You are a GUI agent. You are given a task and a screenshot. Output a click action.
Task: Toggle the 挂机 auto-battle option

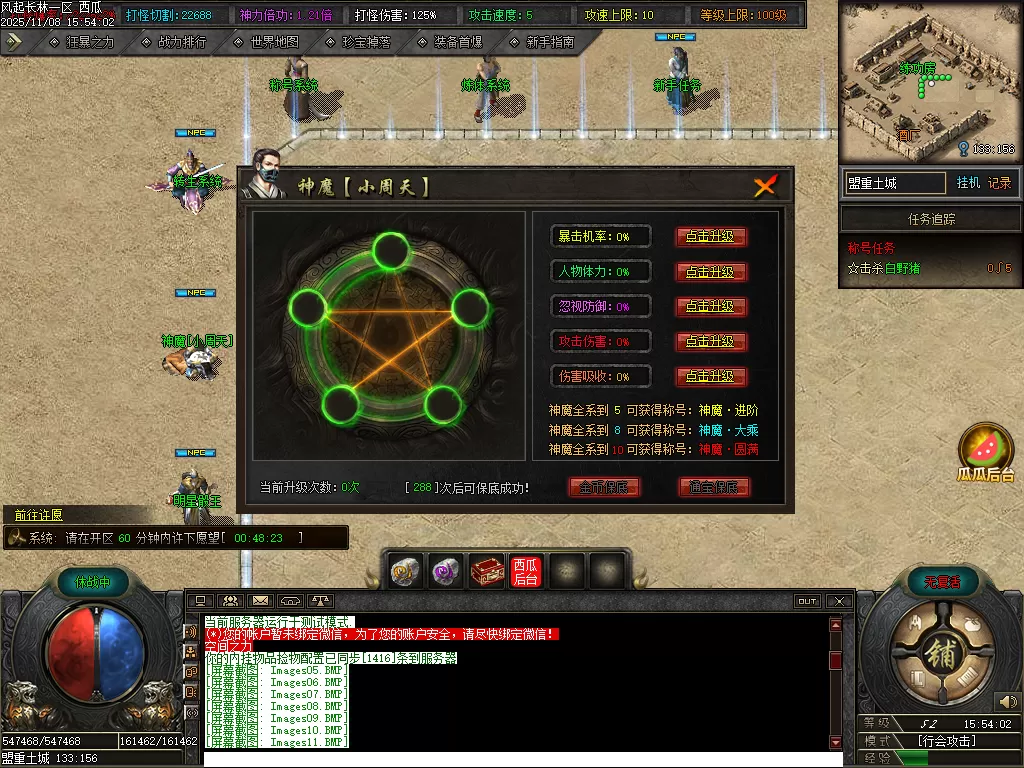click(x=968, y=183)
